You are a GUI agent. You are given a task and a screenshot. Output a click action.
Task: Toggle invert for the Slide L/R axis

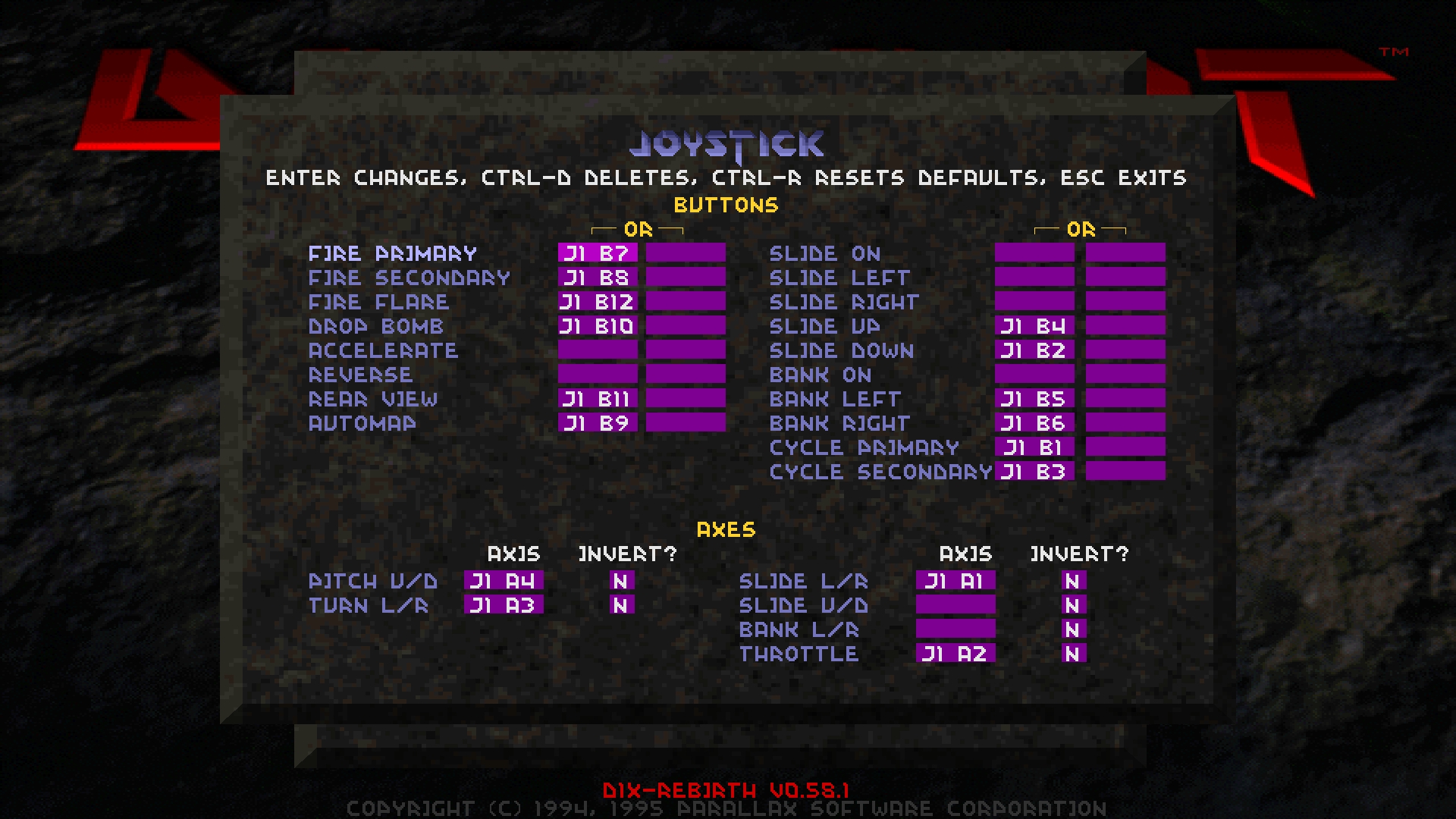[1072, 582]
